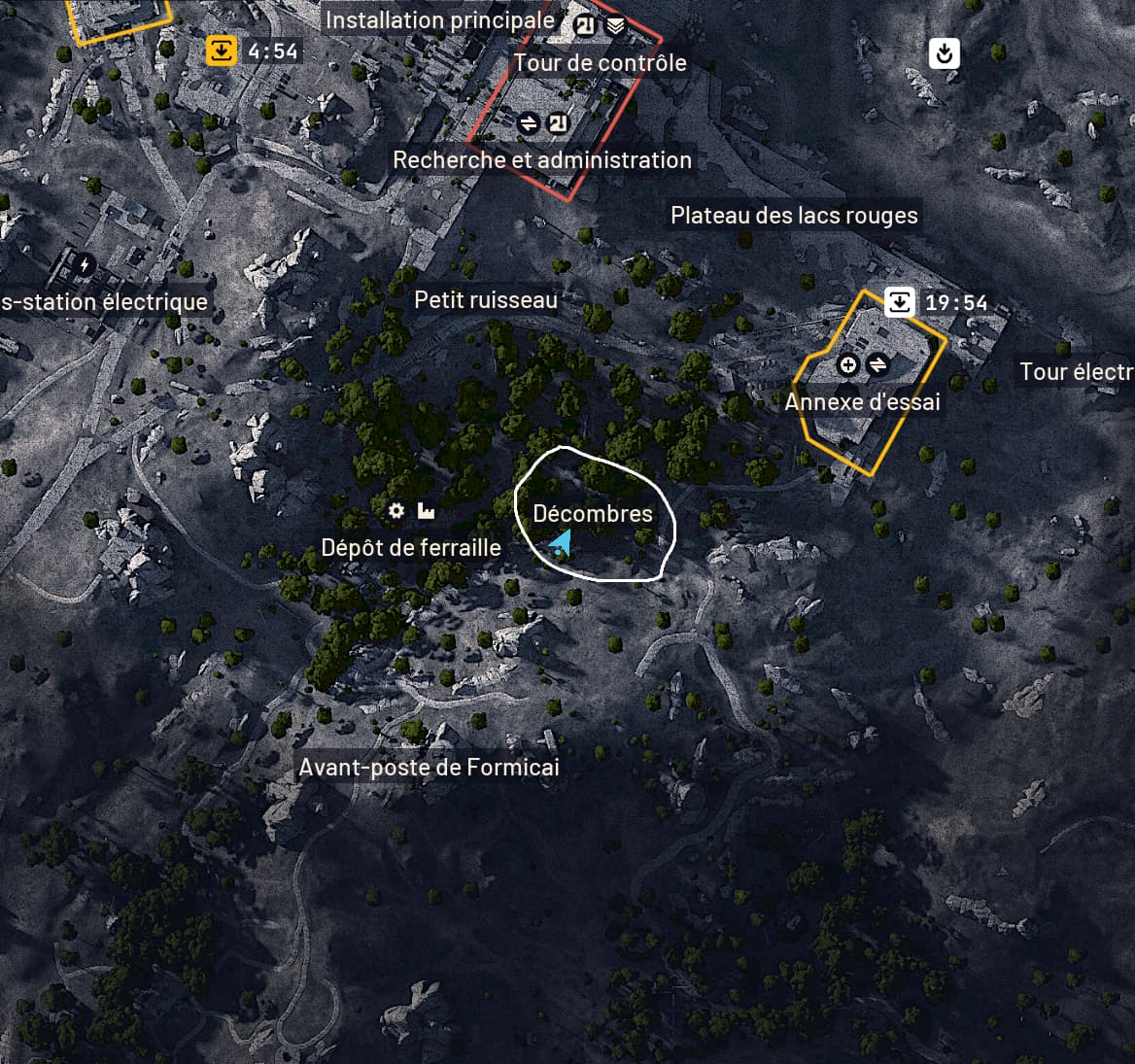Select the Installation principale label
The image size is (1135, 1064).
pos(439,19)
